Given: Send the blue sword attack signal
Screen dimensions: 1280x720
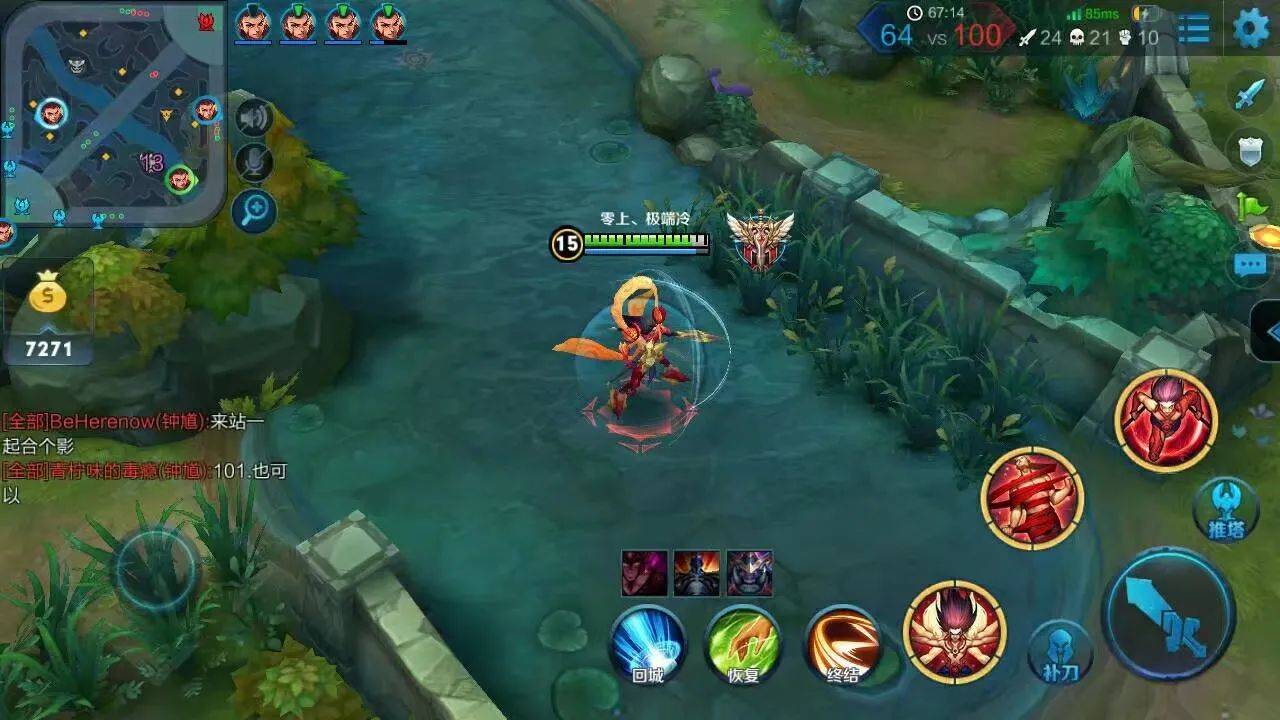Looking at the screenshot, I should (x=1251, y=94).
